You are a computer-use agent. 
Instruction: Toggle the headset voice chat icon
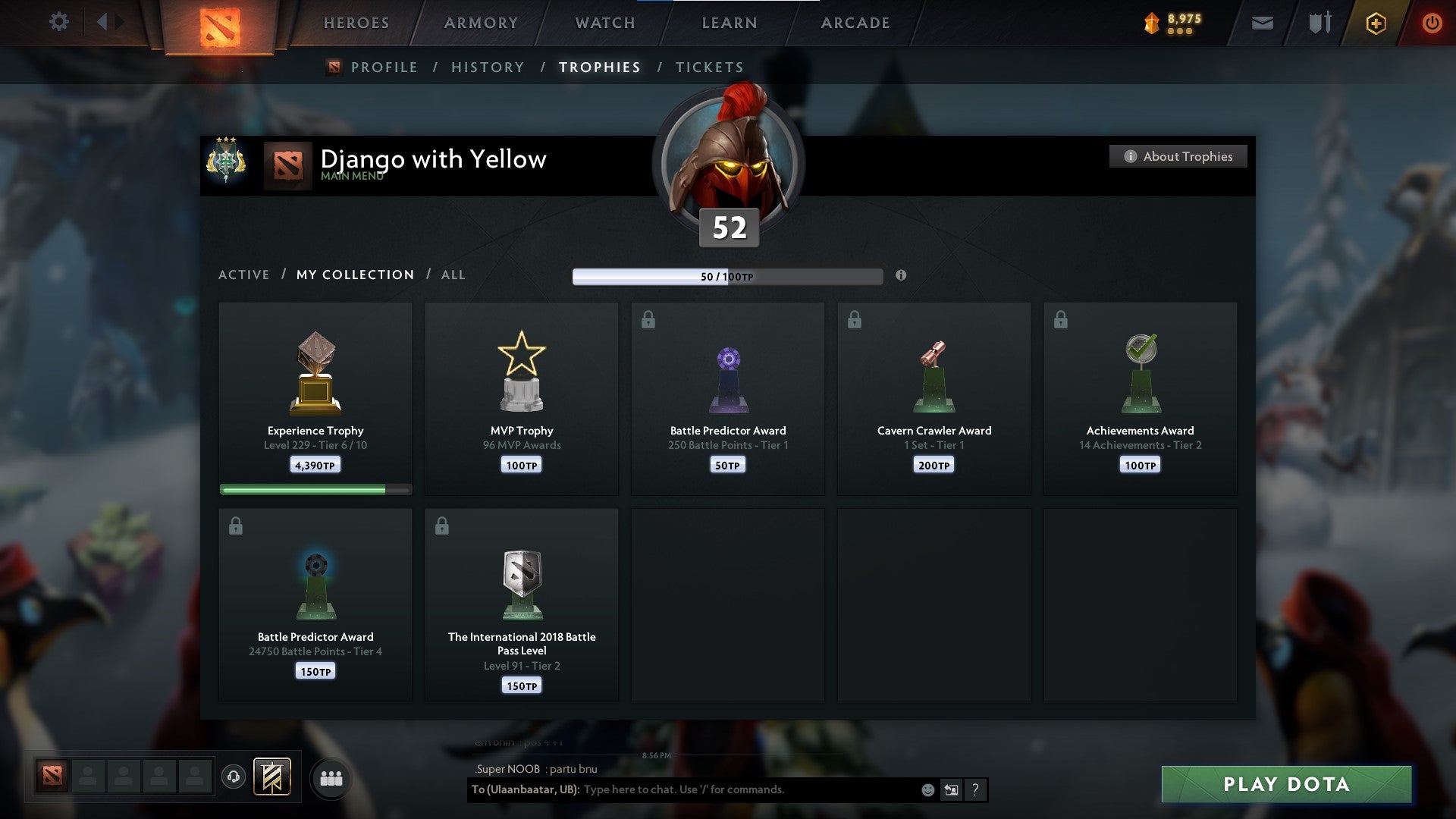tap(234, 777)
